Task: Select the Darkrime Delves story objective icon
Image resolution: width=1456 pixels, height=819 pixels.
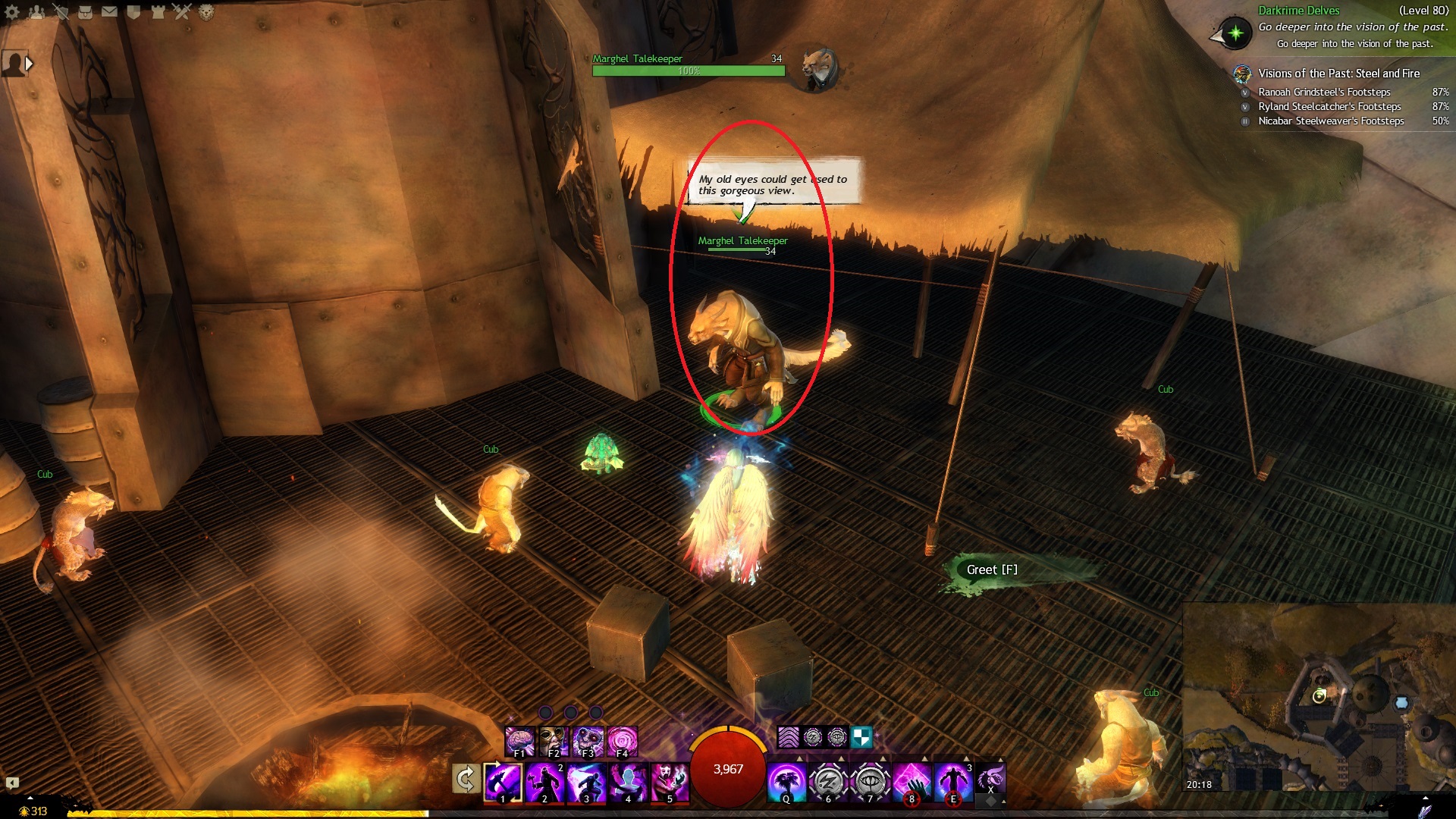Action: coord(1235,33)
